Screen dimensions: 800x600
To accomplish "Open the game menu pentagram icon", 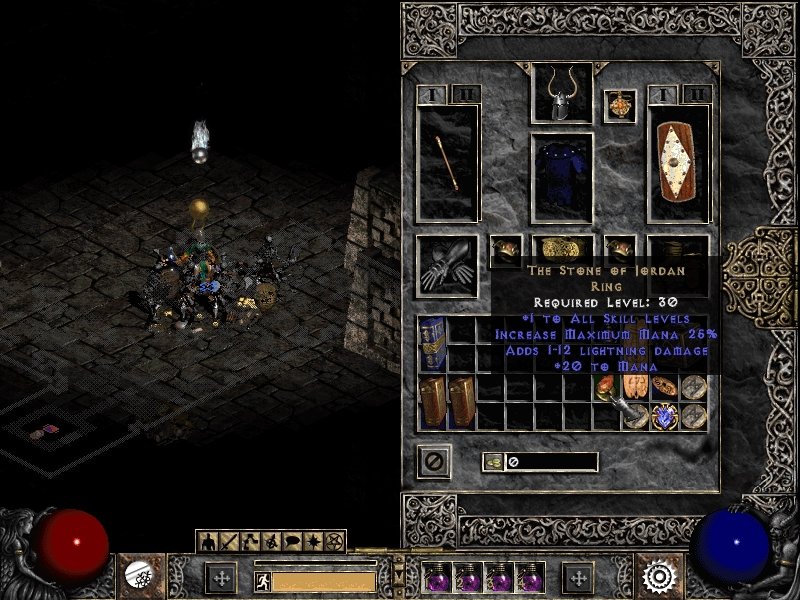I will (335, 541).
